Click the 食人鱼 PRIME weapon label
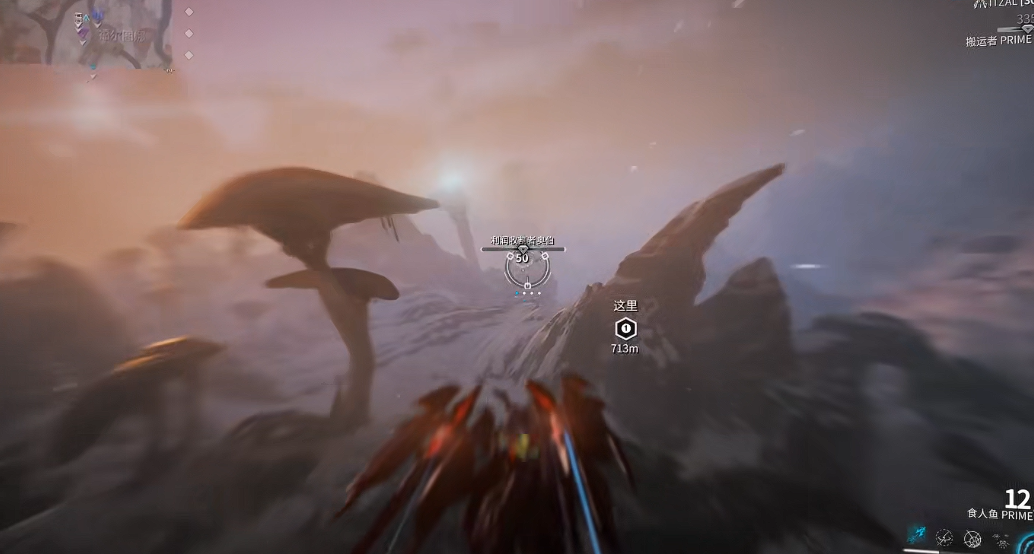The height and width of the screenshot is (554, 1034). click(998, 514)
